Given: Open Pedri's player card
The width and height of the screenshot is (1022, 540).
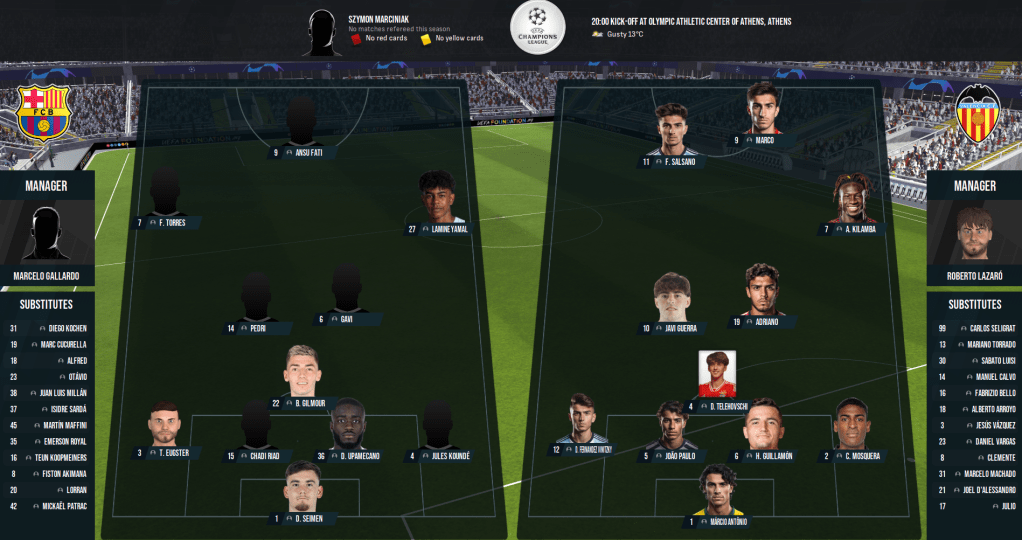Looking at the screenshot, I should point(256,300).
